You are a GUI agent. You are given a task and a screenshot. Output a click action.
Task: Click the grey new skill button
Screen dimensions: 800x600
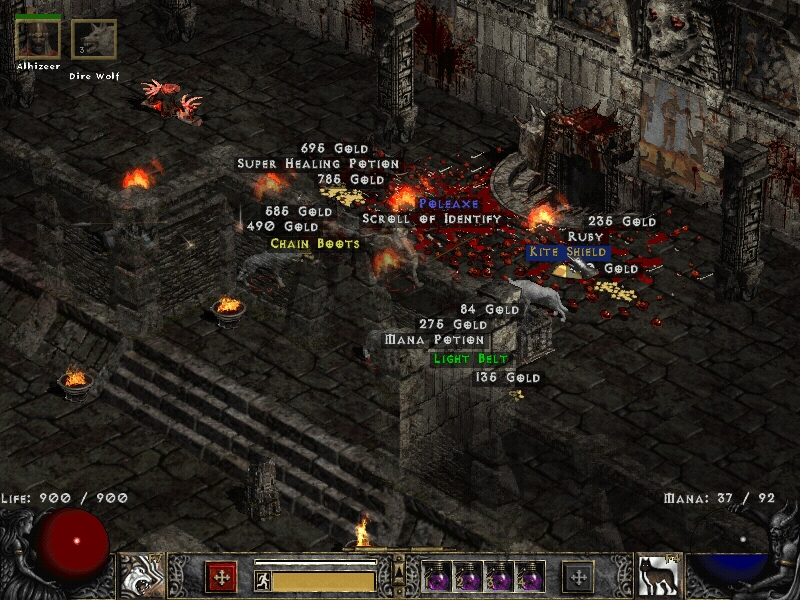(x=578, y=577)
